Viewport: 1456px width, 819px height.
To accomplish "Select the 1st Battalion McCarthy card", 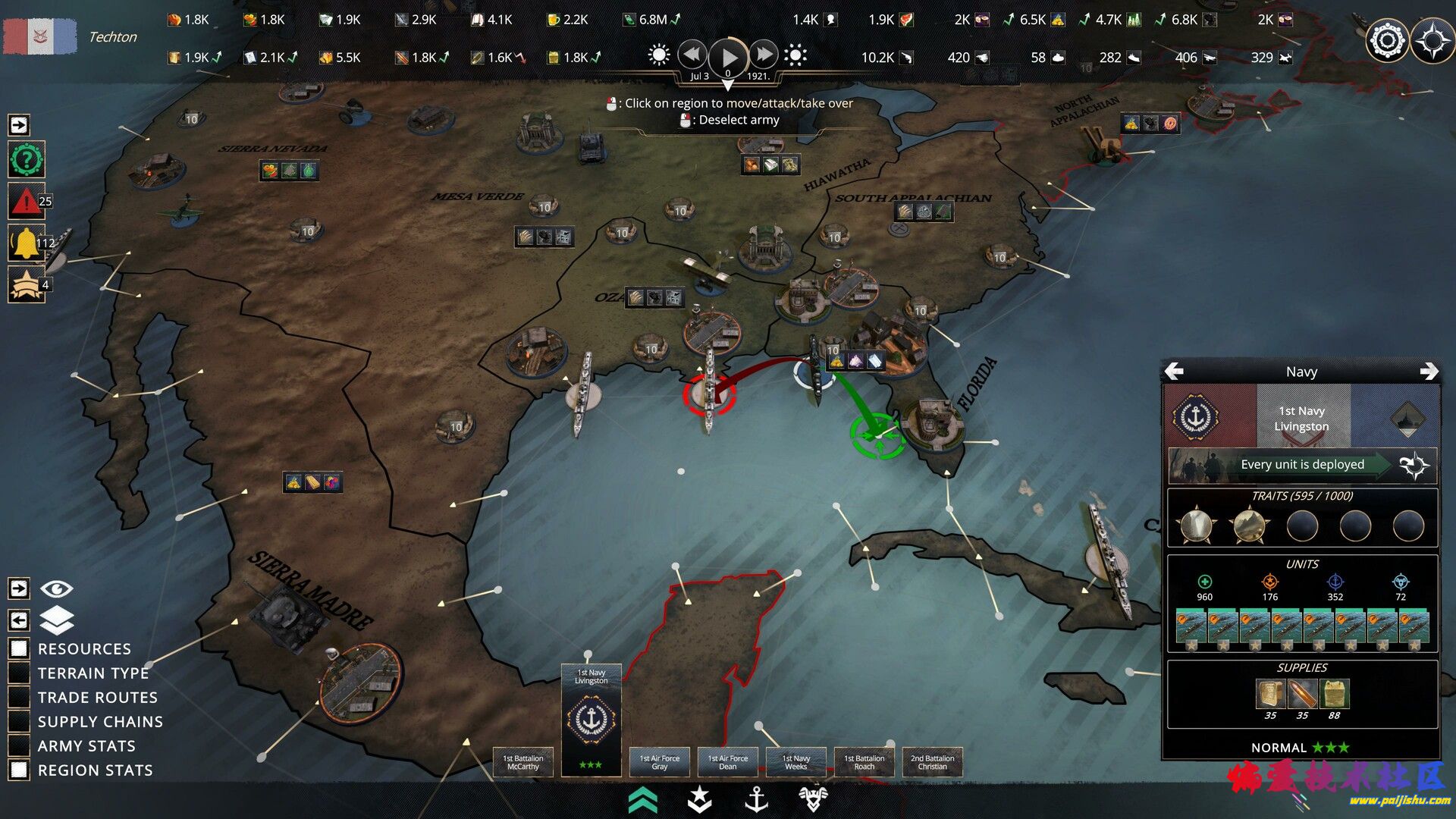I will pos(523,762).
